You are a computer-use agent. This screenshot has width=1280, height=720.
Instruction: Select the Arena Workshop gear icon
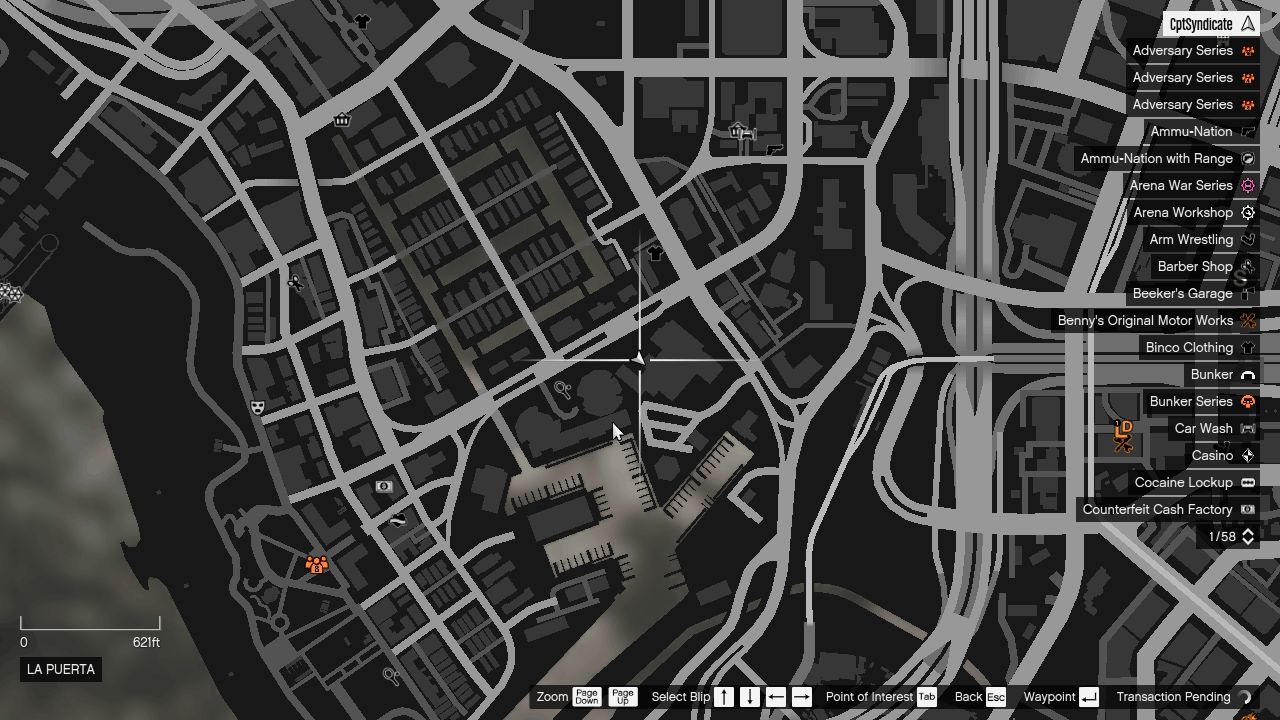point(1247,212)
